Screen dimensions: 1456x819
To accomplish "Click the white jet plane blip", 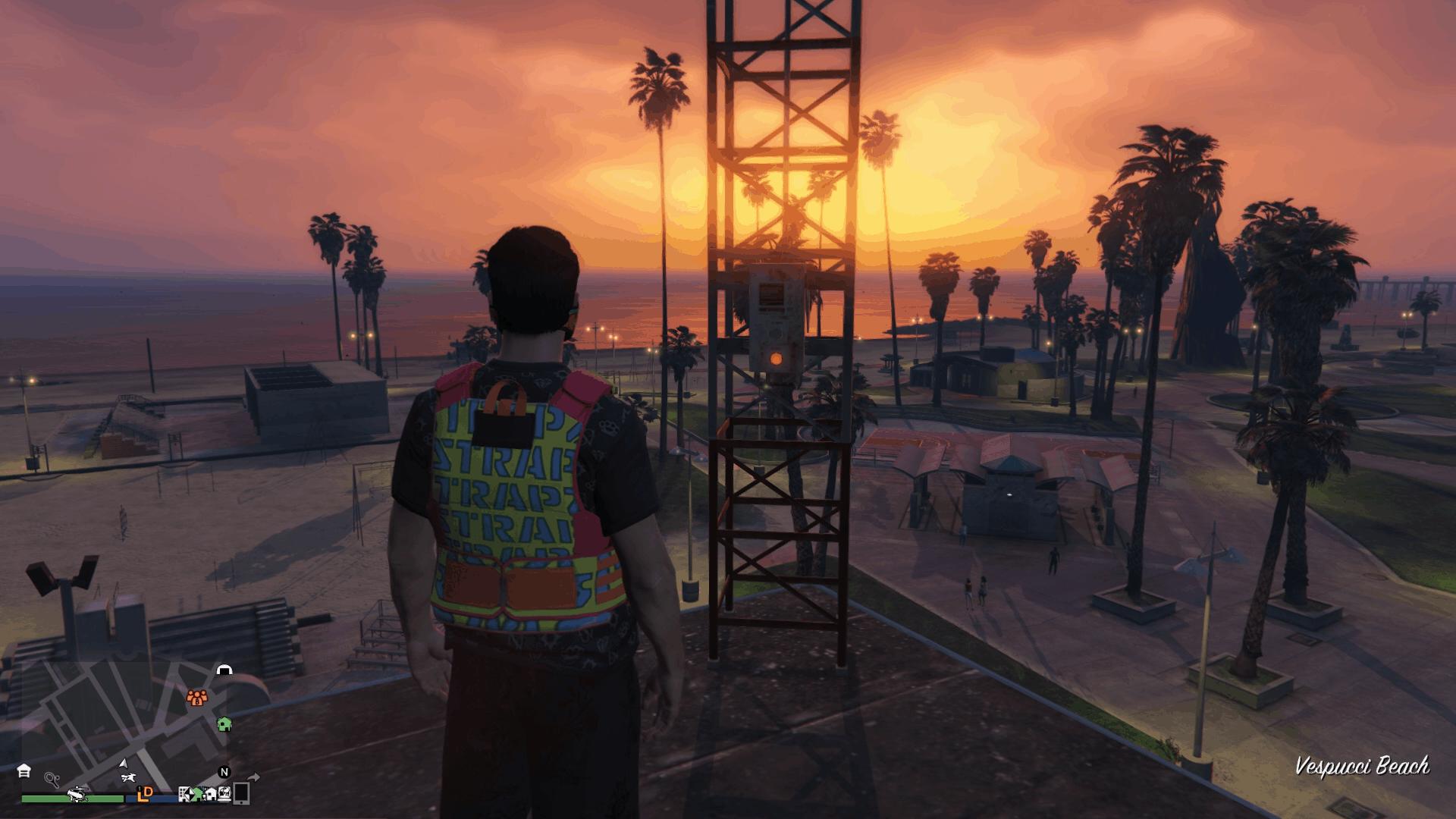I will 128,777.
